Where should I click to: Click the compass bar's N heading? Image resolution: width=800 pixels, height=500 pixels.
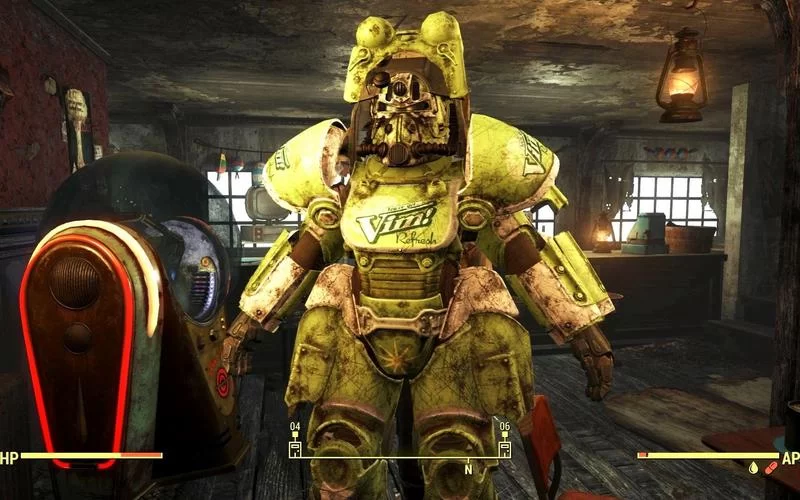[467, 469]
